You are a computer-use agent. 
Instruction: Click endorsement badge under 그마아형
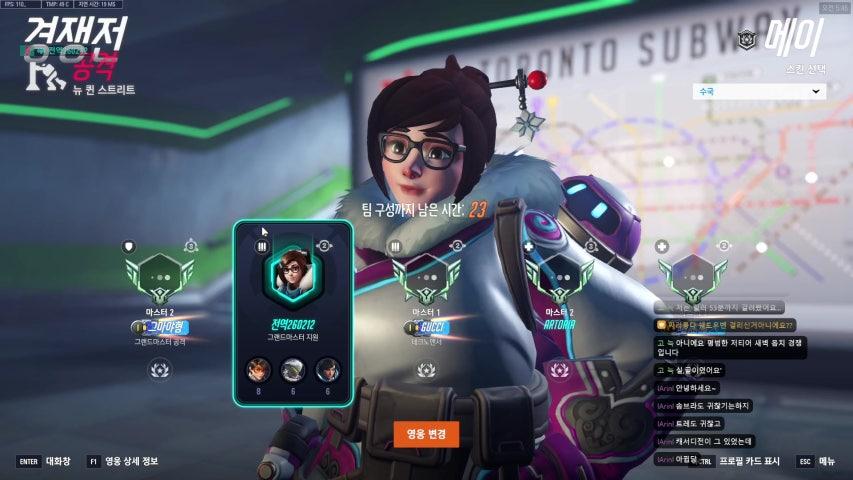(x=159, y=370)
